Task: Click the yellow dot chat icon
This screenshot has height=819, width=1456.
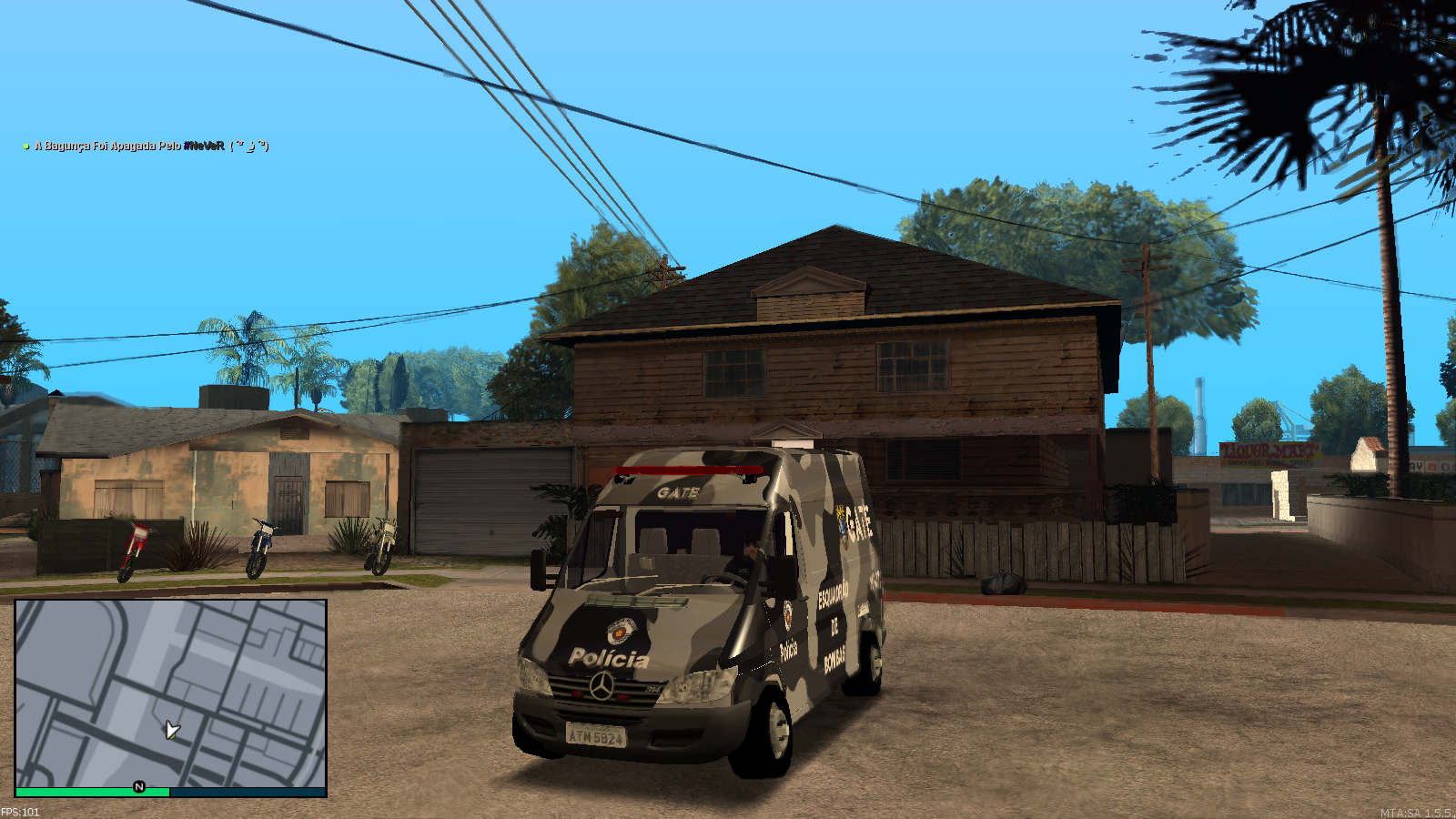Action: (25, 145)
